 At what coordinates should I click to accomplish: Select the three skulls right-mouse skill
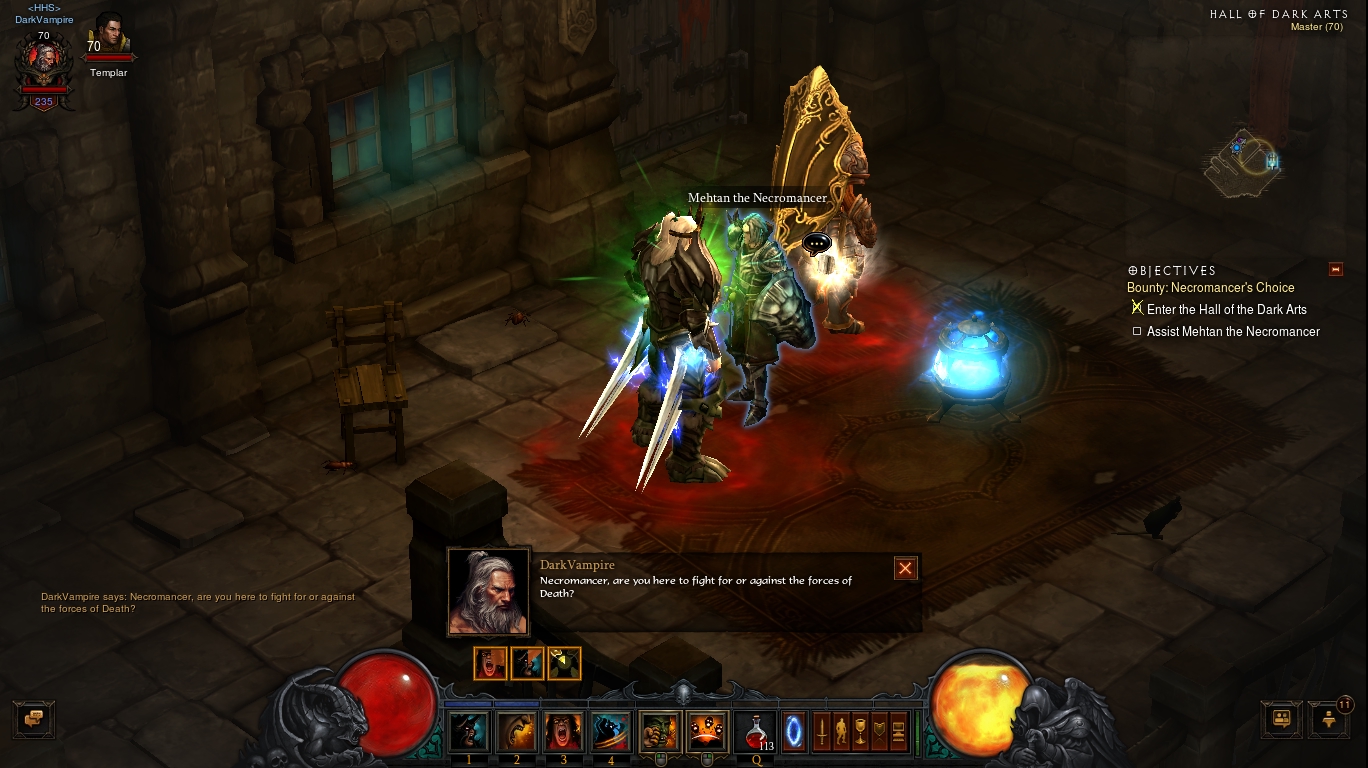tap(706, 731)
